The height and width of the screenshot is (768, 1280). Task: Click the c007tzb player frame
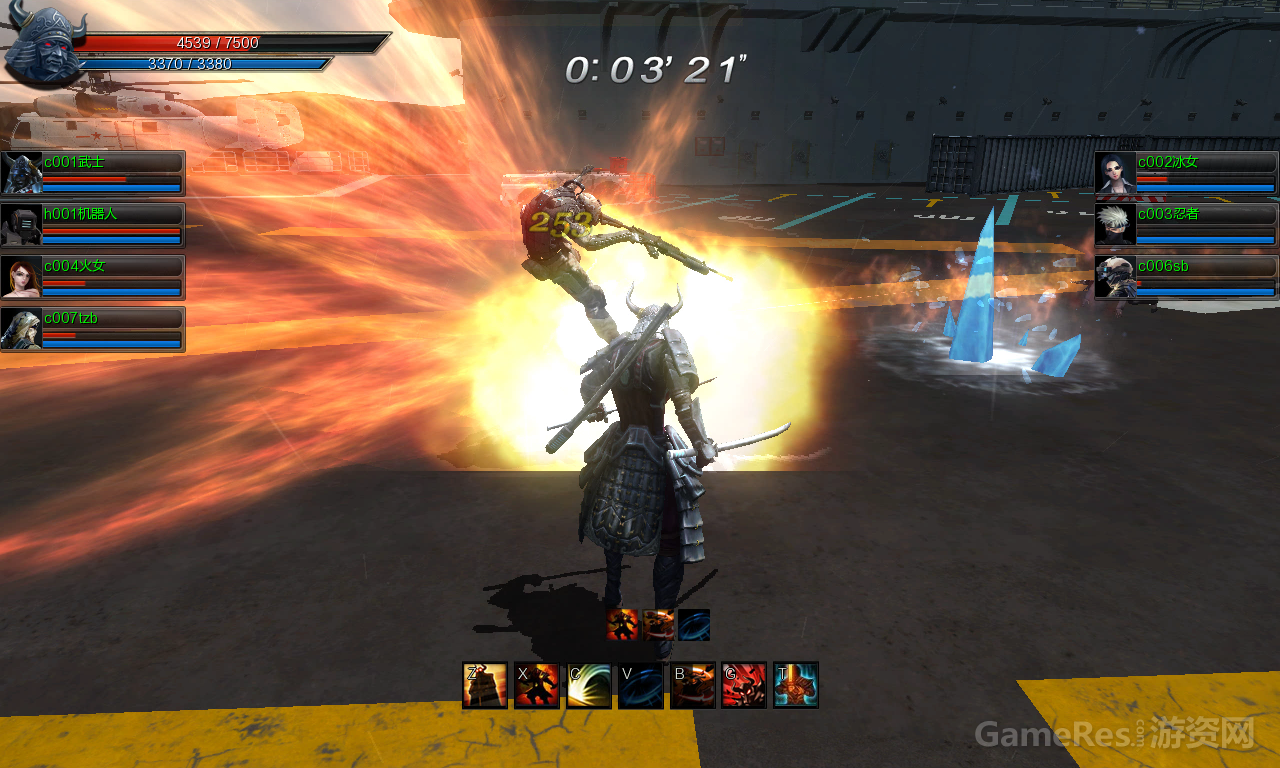click(93, 329)
